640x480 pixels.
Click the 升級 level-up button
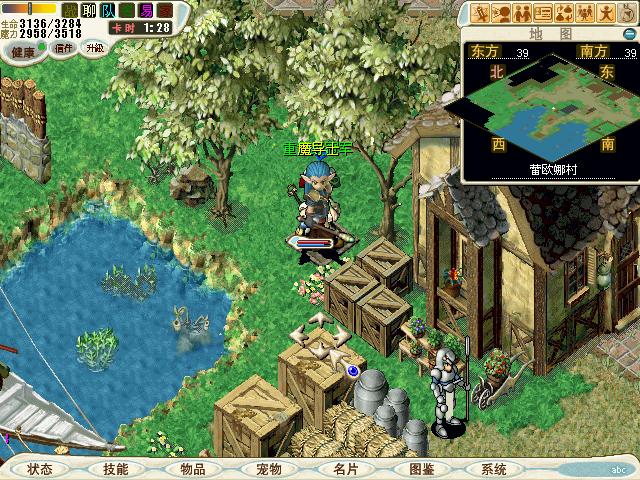point(95,47)
